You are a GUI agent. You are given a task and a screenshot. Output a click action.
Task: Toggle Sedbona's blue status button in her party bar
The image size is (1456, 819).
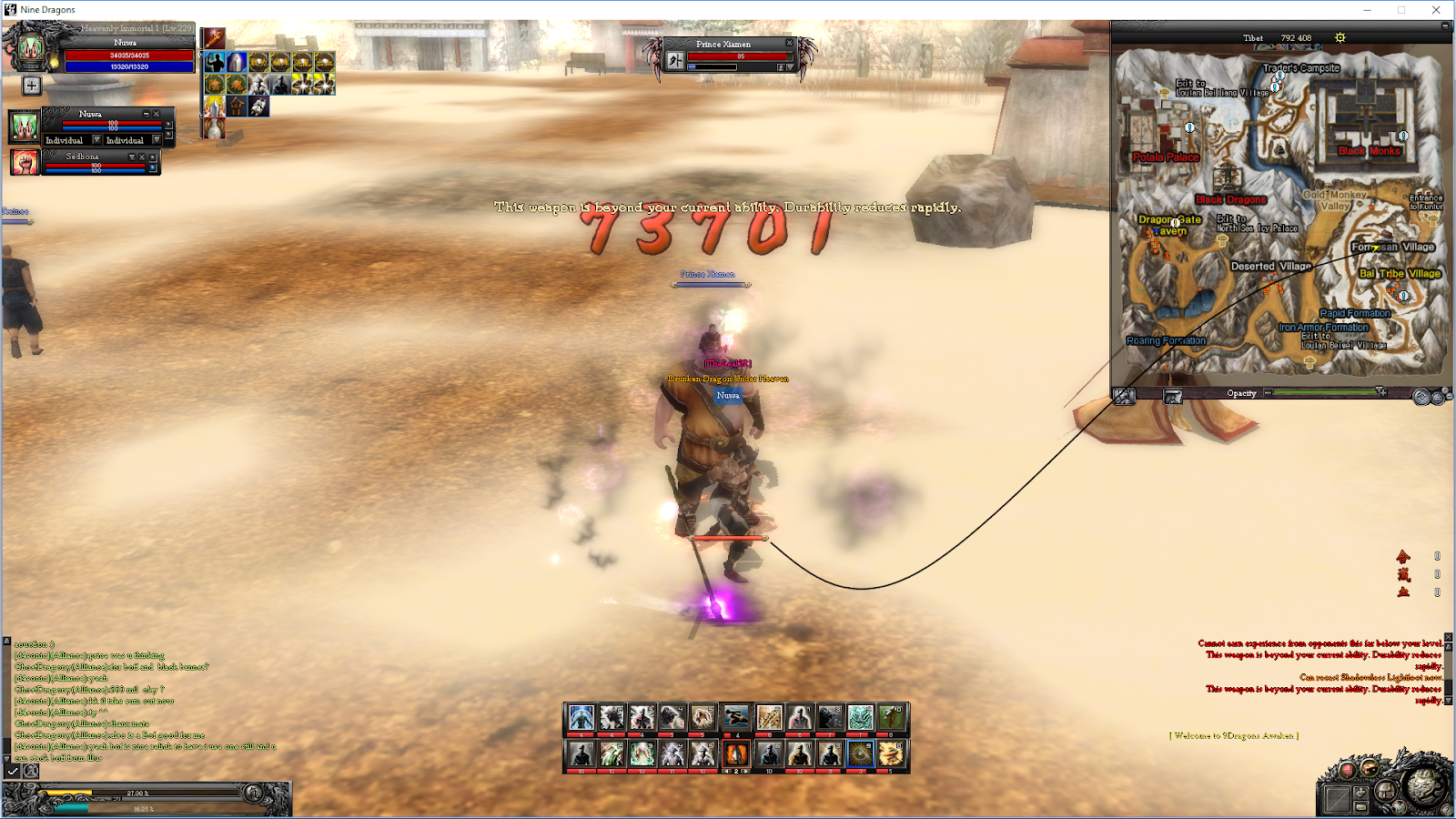coord(152,167)
